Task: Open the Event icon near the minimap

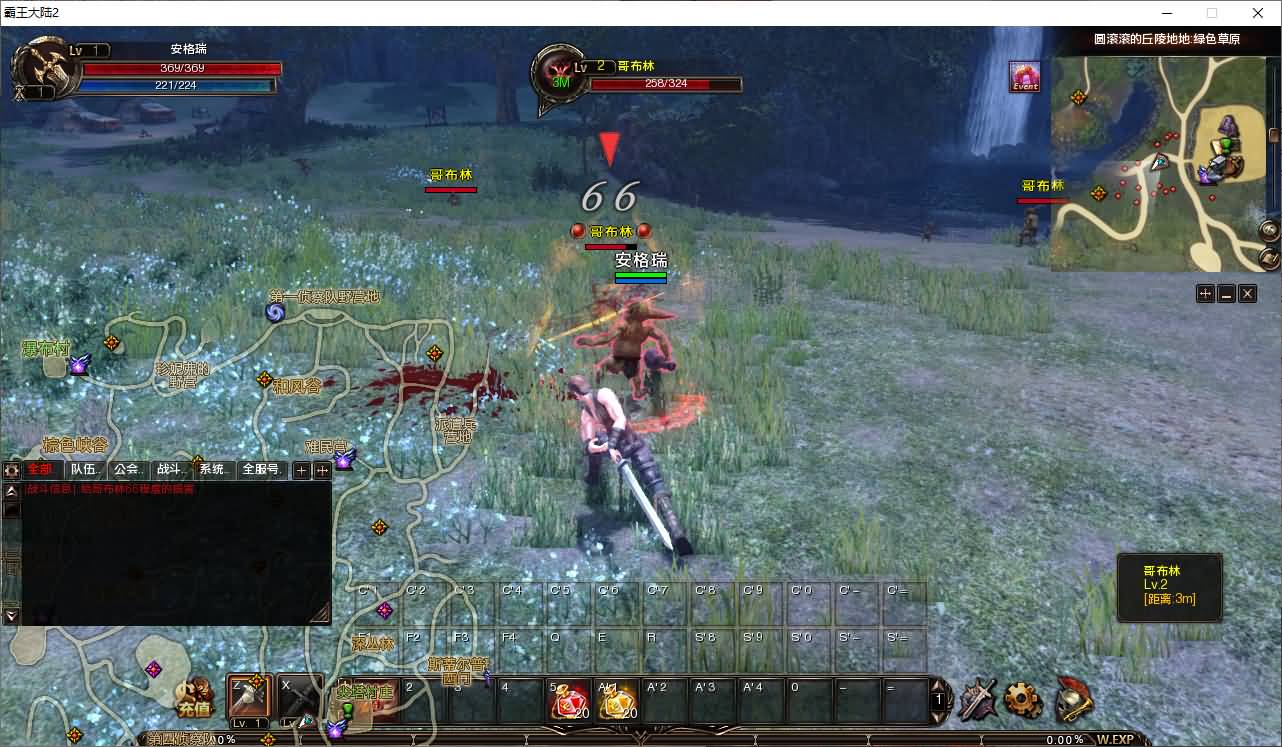Action: (1026, 79)
